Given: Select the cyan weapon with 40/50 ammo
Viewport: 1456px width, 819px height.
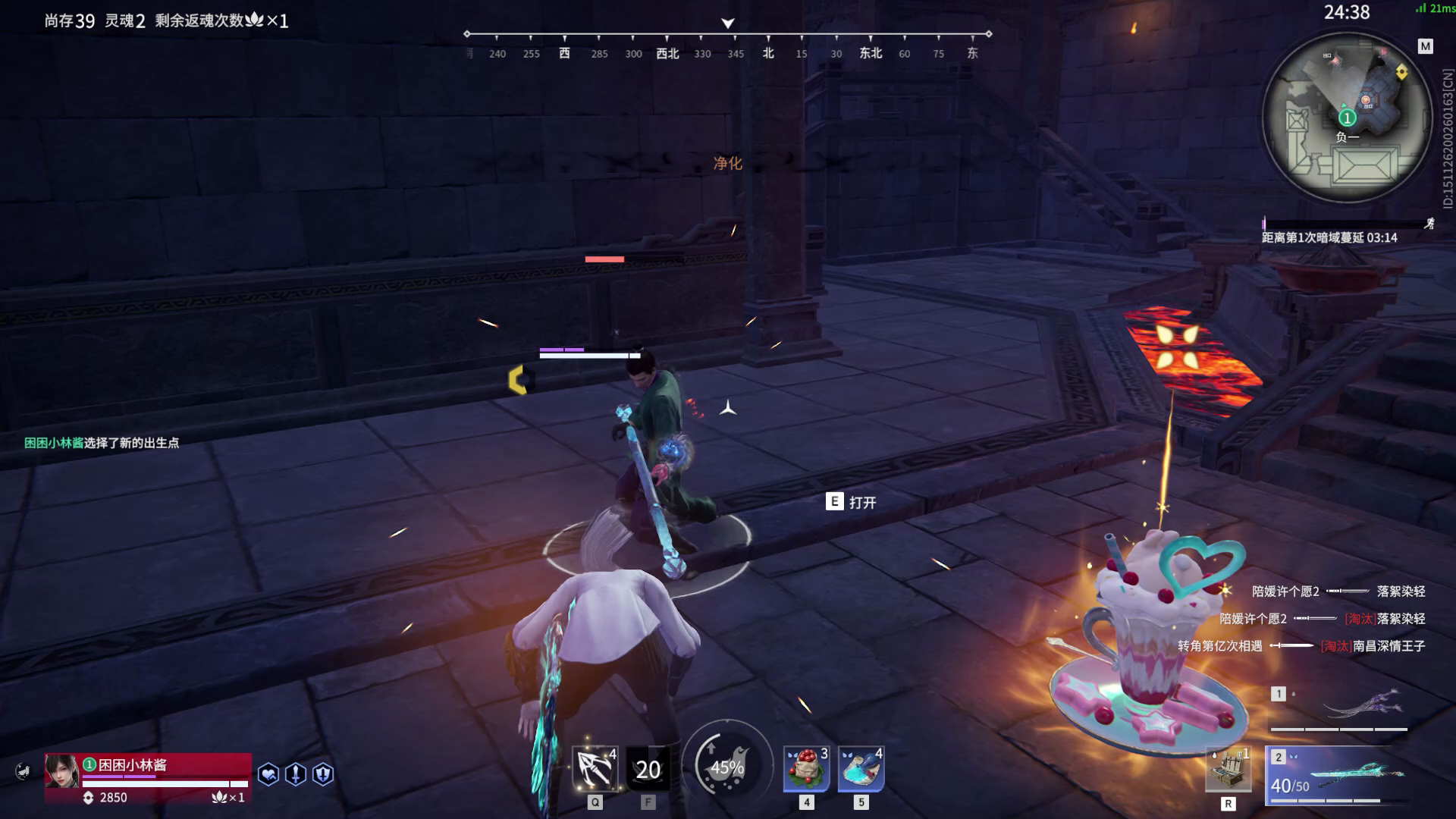Looking at the screenshot, I should (1340, 775).
